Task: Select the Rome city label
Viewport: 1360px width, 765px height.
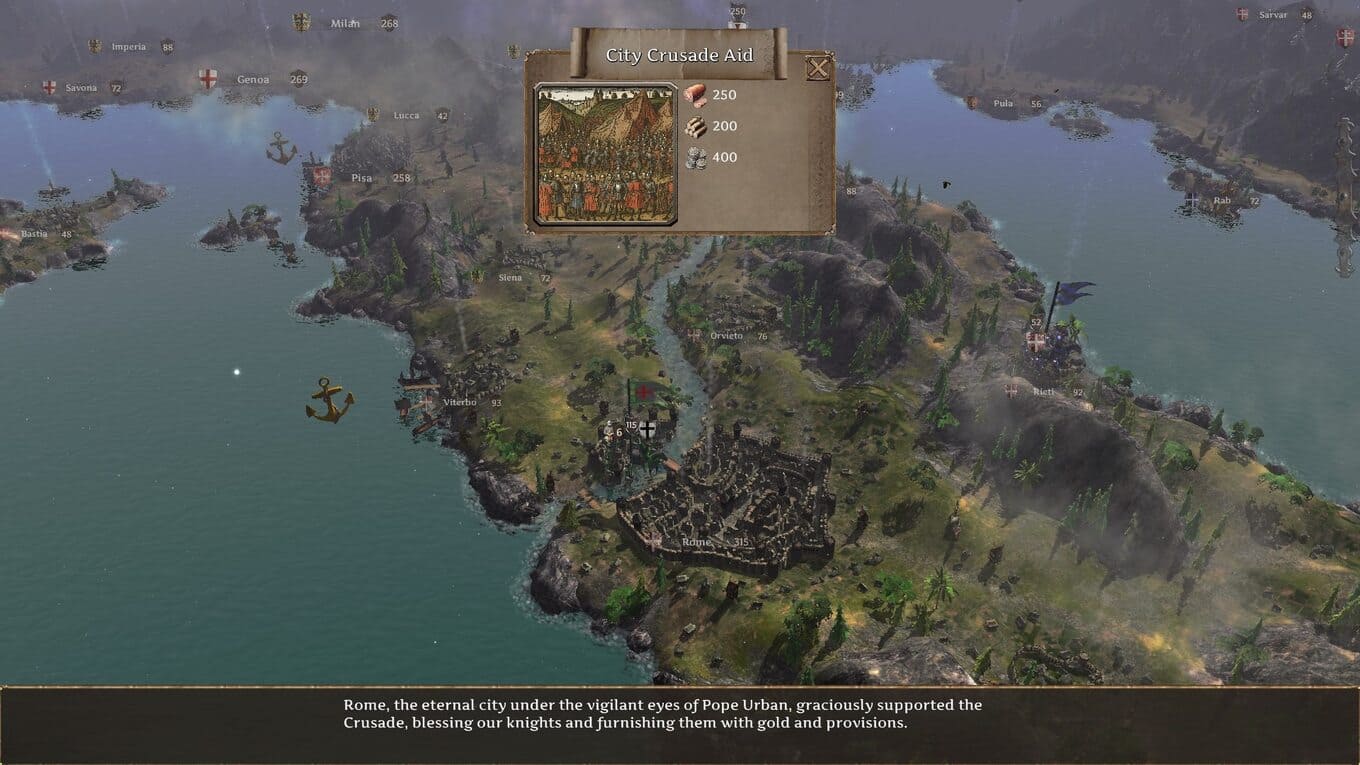Action: (x=696, y=542)
